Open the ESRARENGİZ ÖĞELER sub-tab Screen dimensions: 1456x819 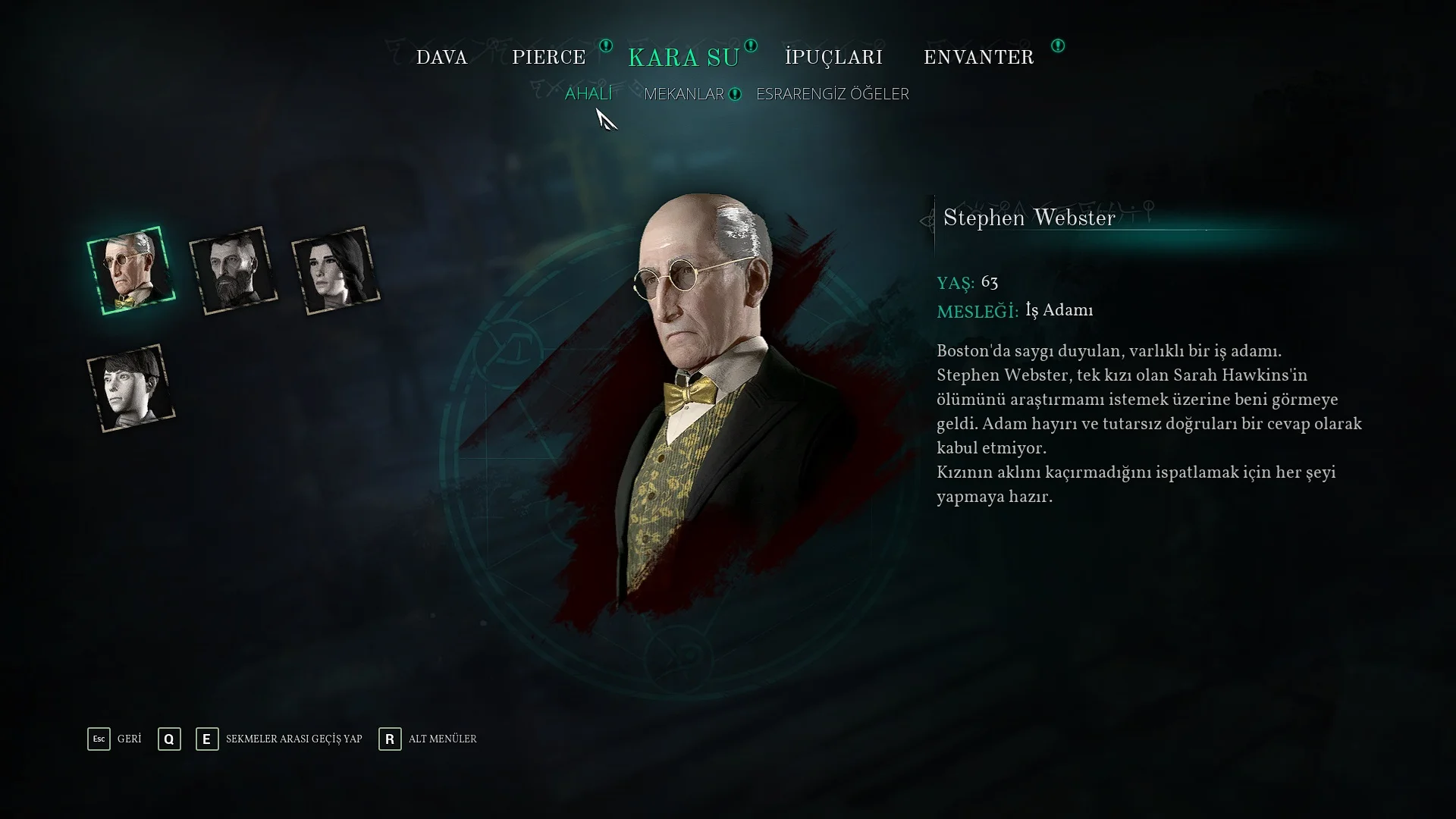[x=832, y=94]
